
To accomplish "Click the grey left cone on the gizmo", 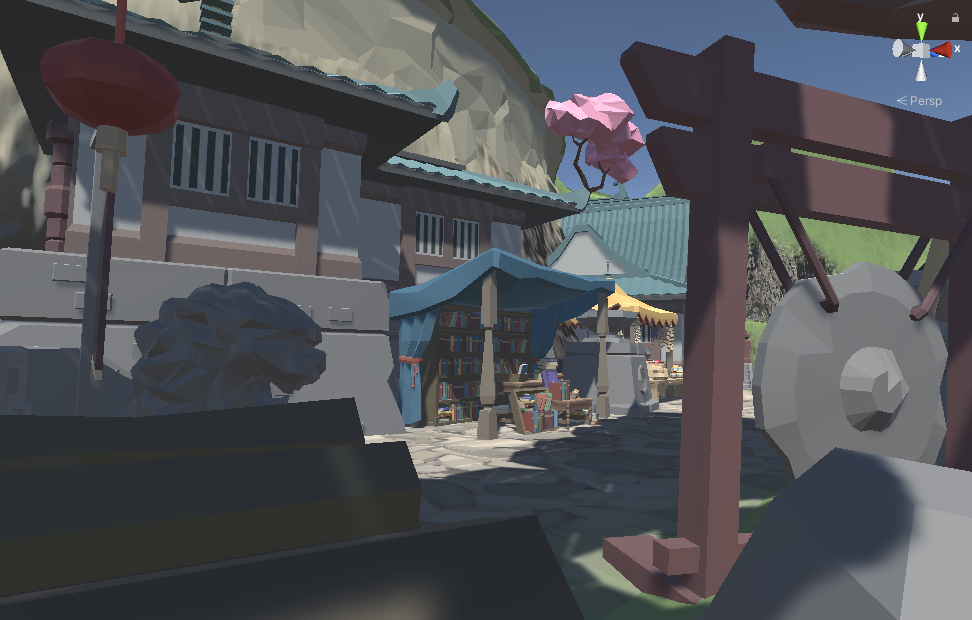I will (x=901, y=49).
